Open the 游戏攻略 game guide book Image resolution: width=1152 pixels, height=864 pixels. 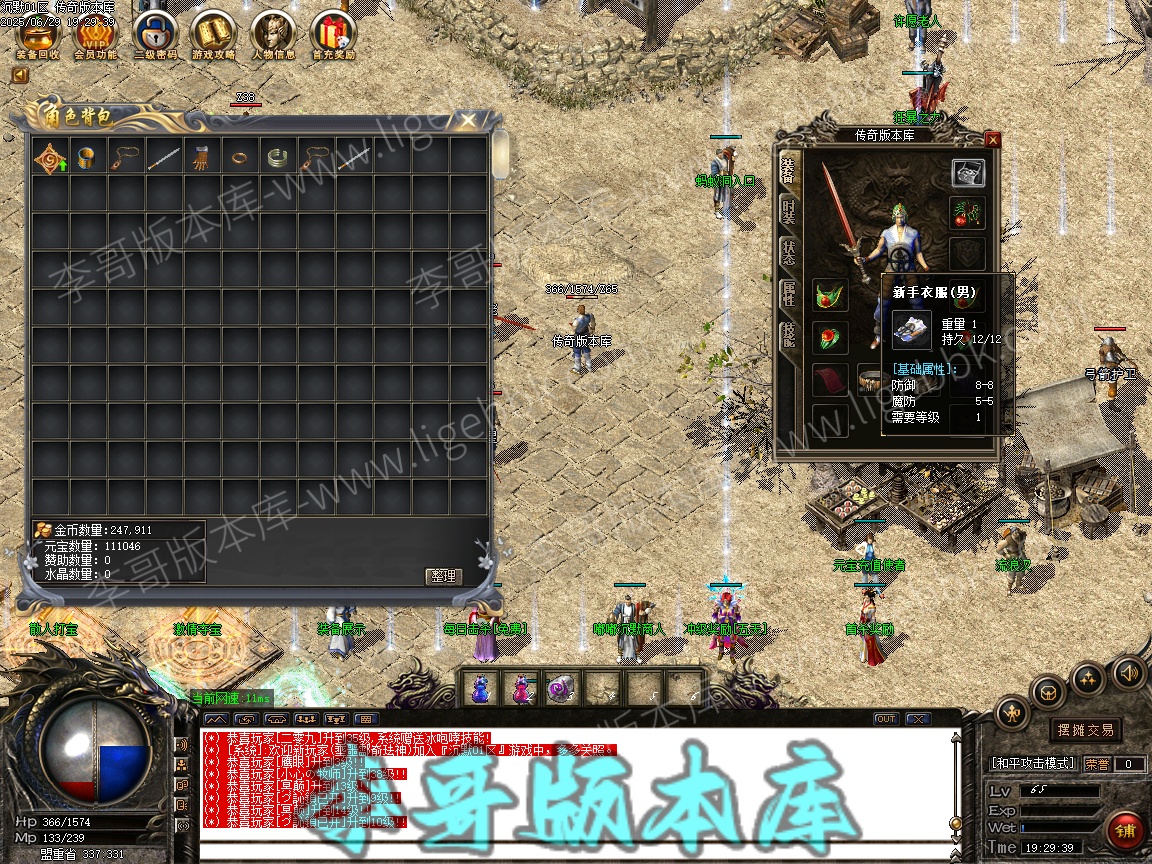click(212, 34)
